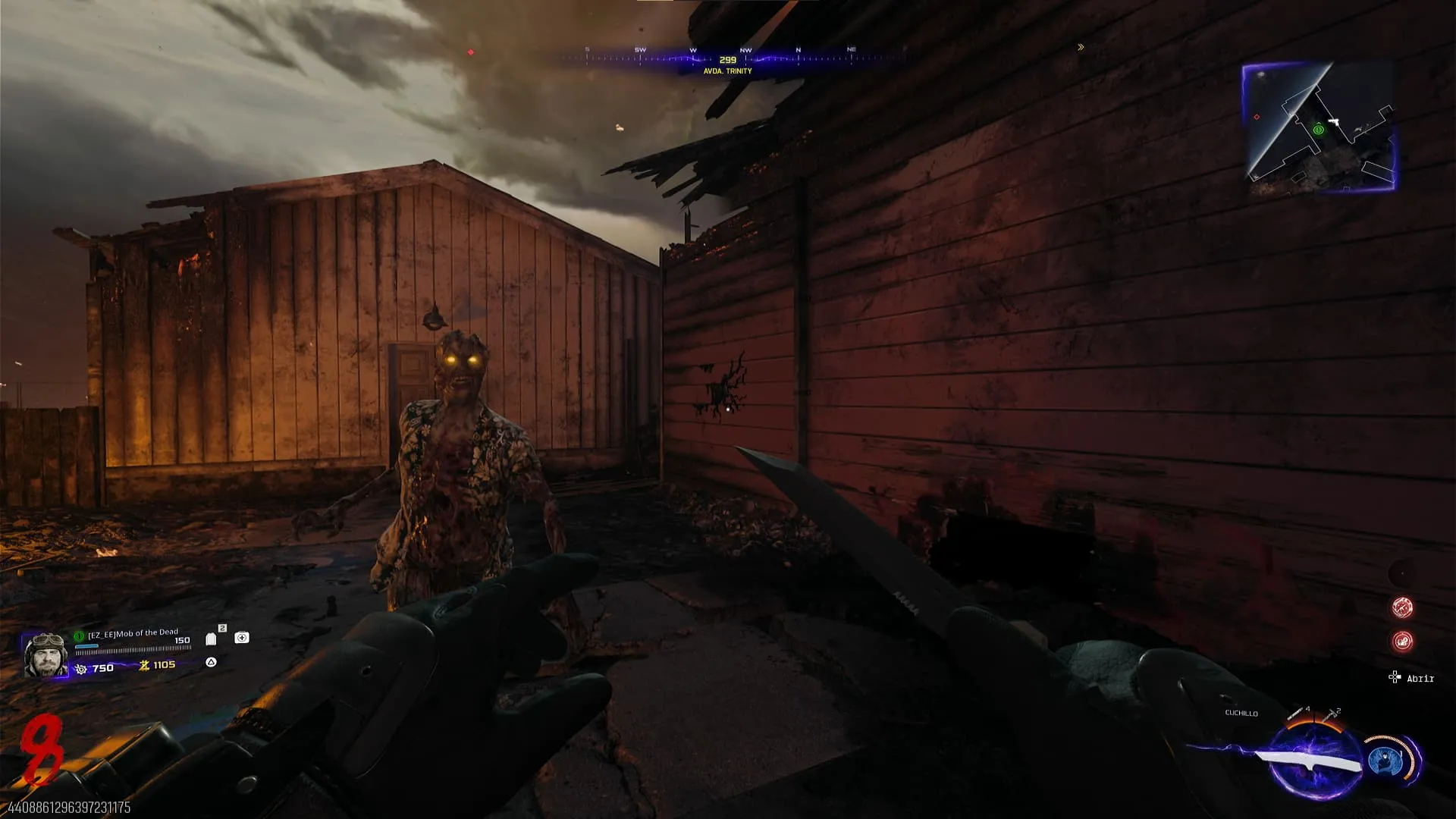1456x819 pixels.
Task: Select the white pistol marker on the minimap
Action: [1334, 121]
